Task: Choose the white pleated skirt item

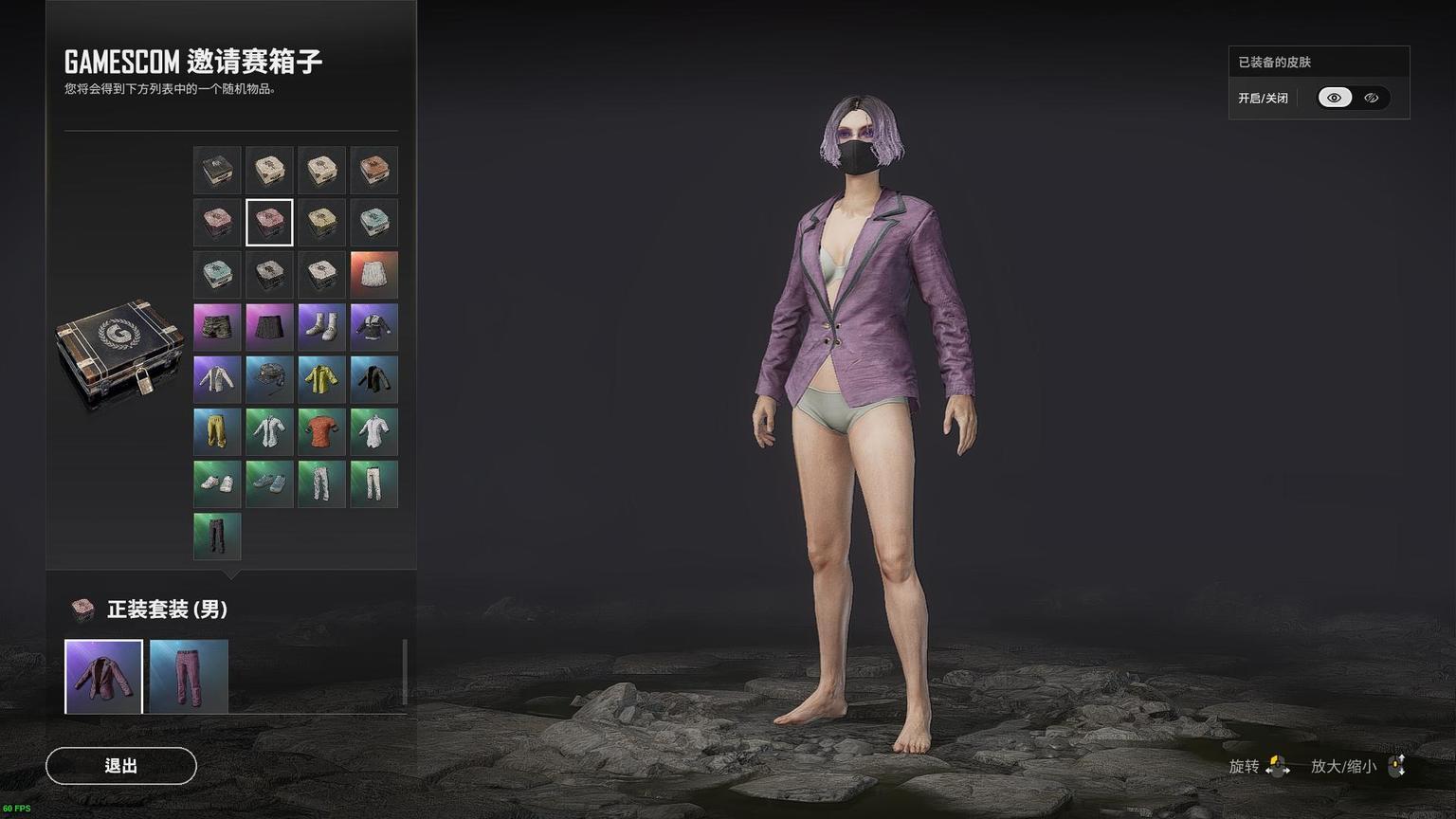Action: (373, 275)
